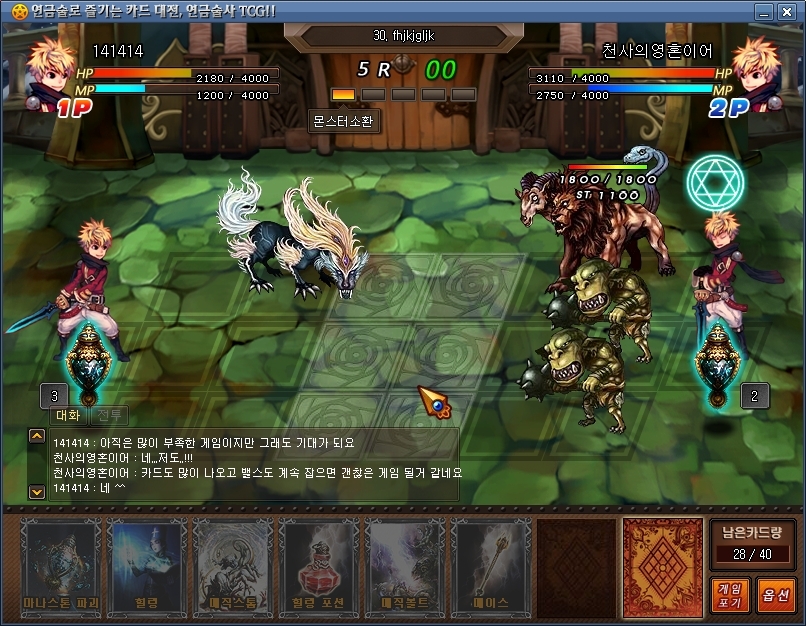Click the 몬스터소환 phase label
Image resolution: width=806 pixels, height=626 pixels.
tap(345, 119)
